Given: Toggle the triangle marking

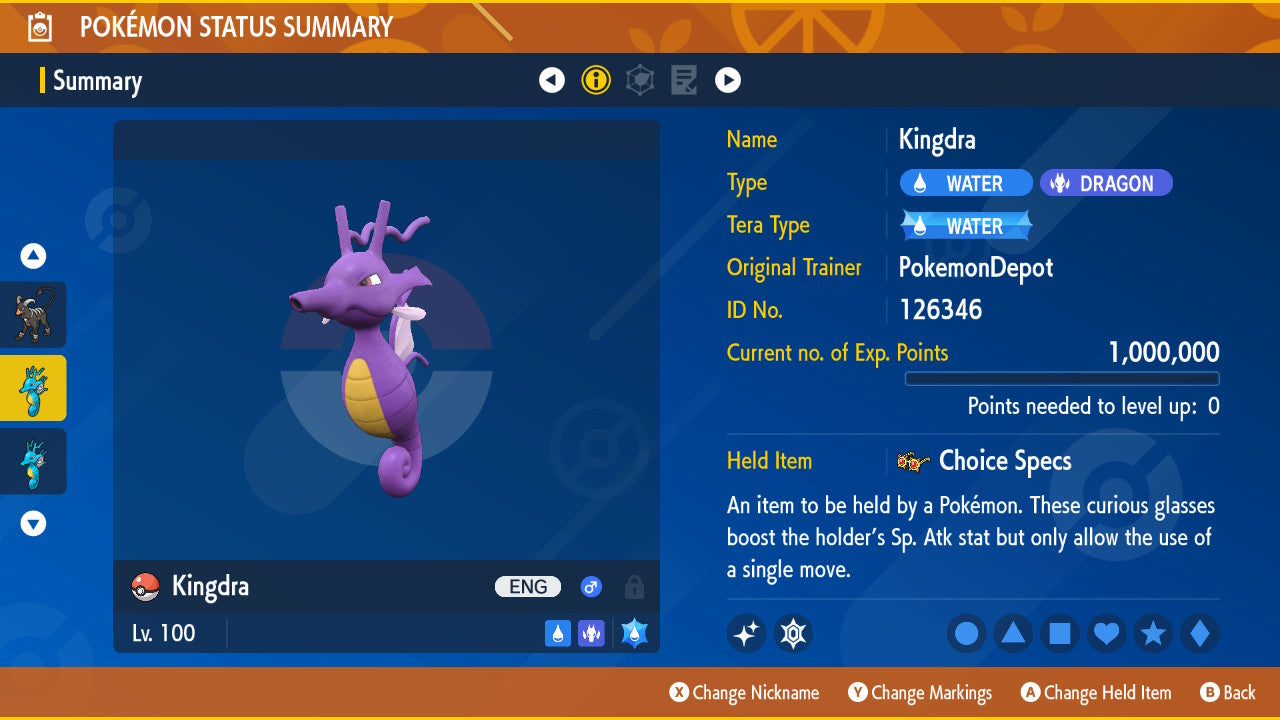Looking at the screenshot, I should pyautogui.click(x=1013, y=633).
